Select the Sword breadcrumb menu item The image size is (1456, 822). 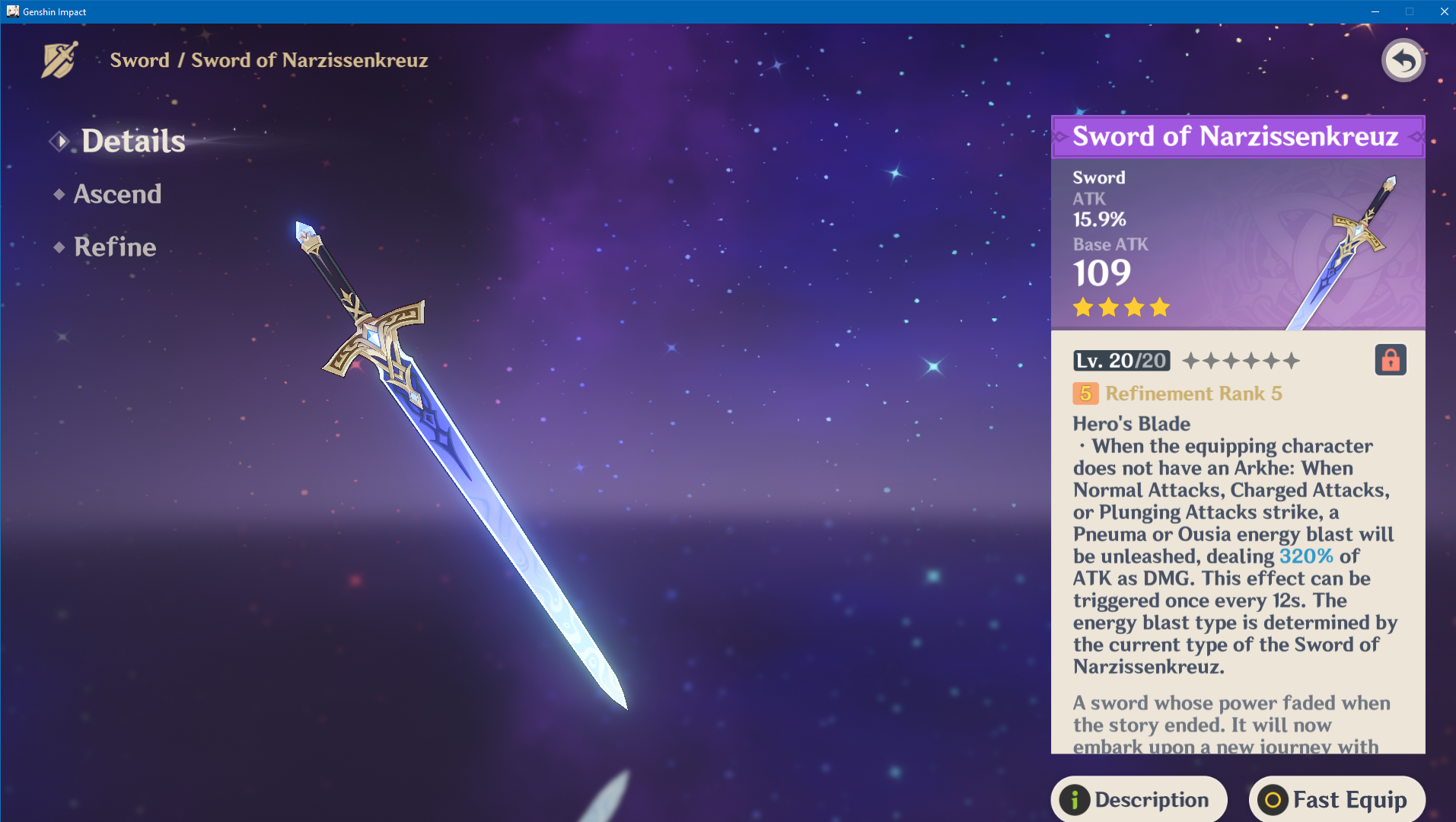[140, 60]
